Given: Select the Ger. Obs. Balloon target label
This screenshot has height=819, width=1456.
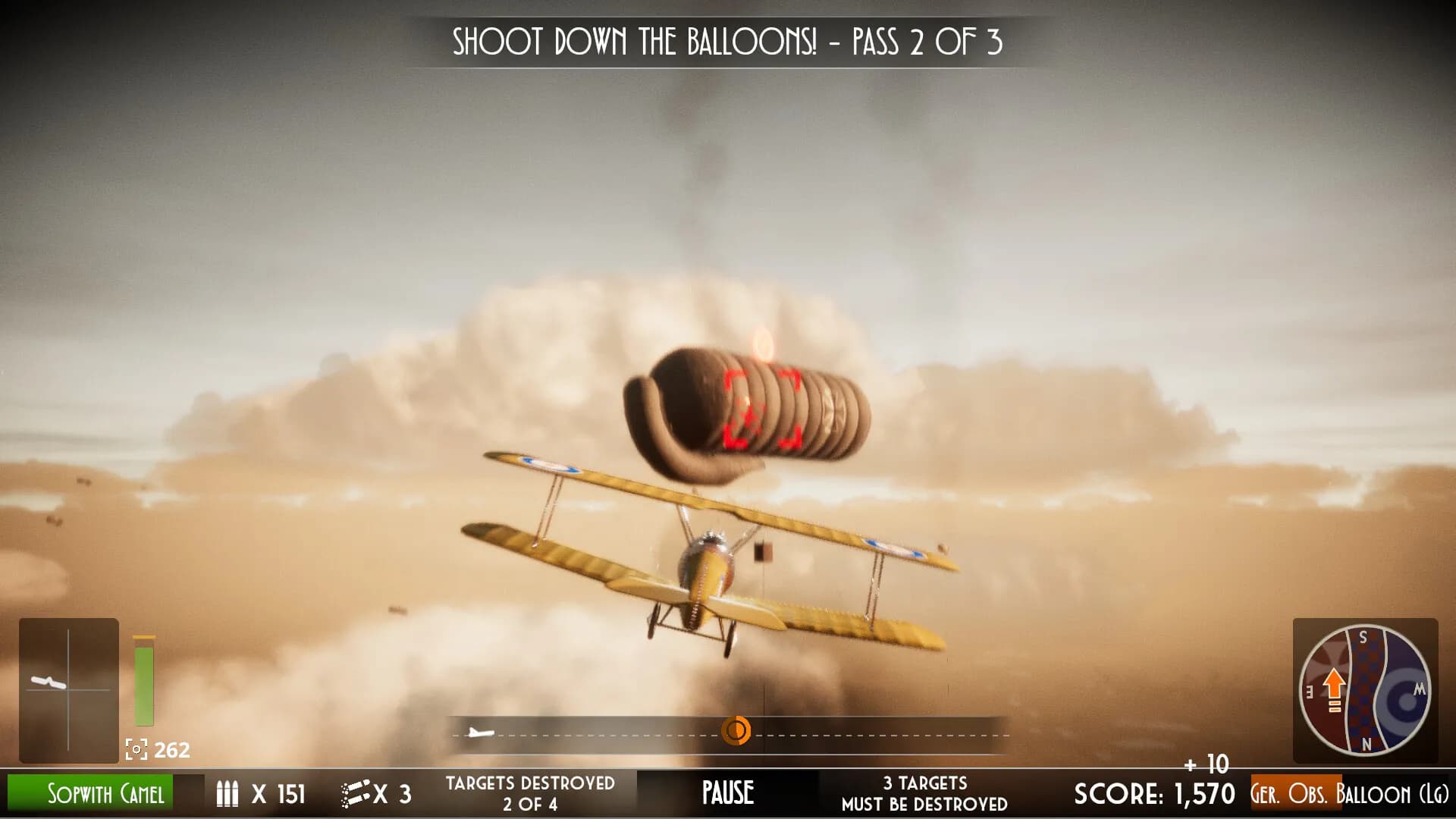Looking at the screenshot, I should click(1349, 794).
